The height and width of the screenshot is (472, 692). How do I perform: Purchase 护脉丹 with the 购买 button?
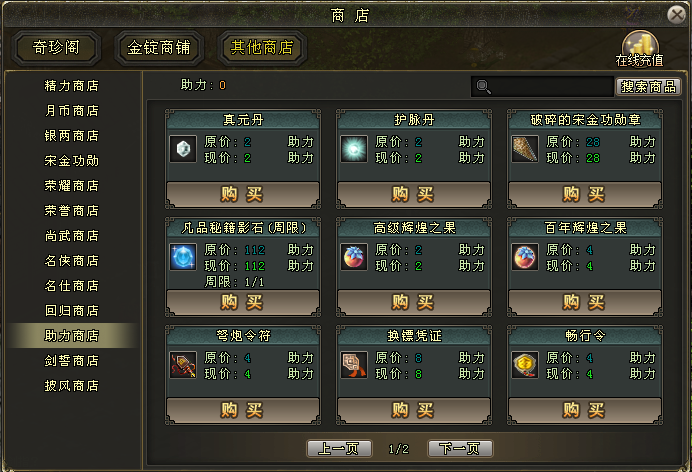tap(413, 193)
